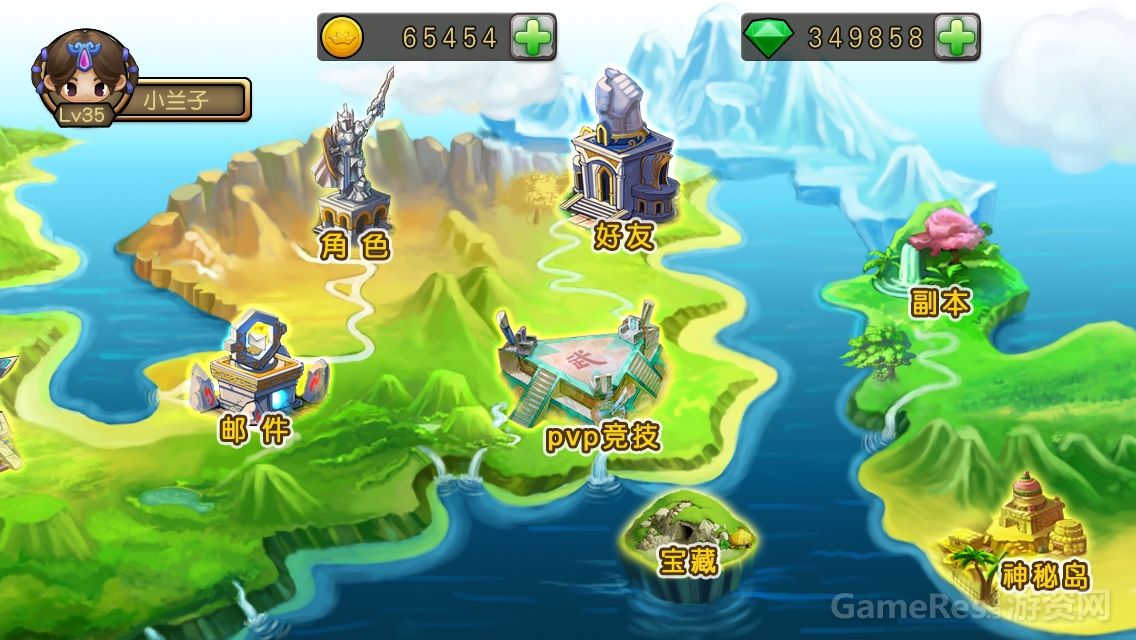
Task: Open the 邮件 mail building
Action: pyautogui.click(x=260, y=375)
